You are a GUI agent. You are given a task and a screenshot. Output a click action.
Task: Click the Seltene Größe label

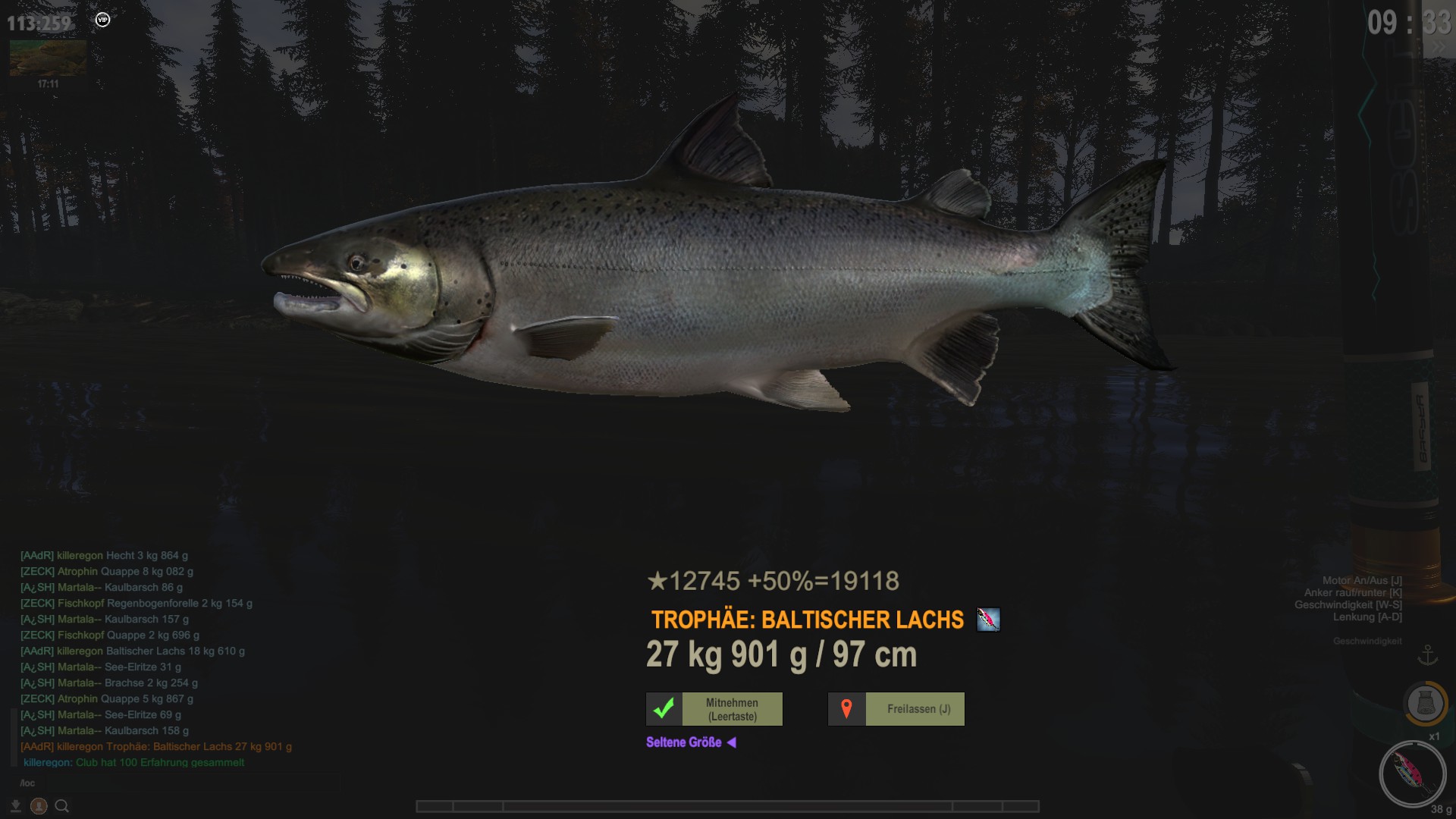pos(684,742)
